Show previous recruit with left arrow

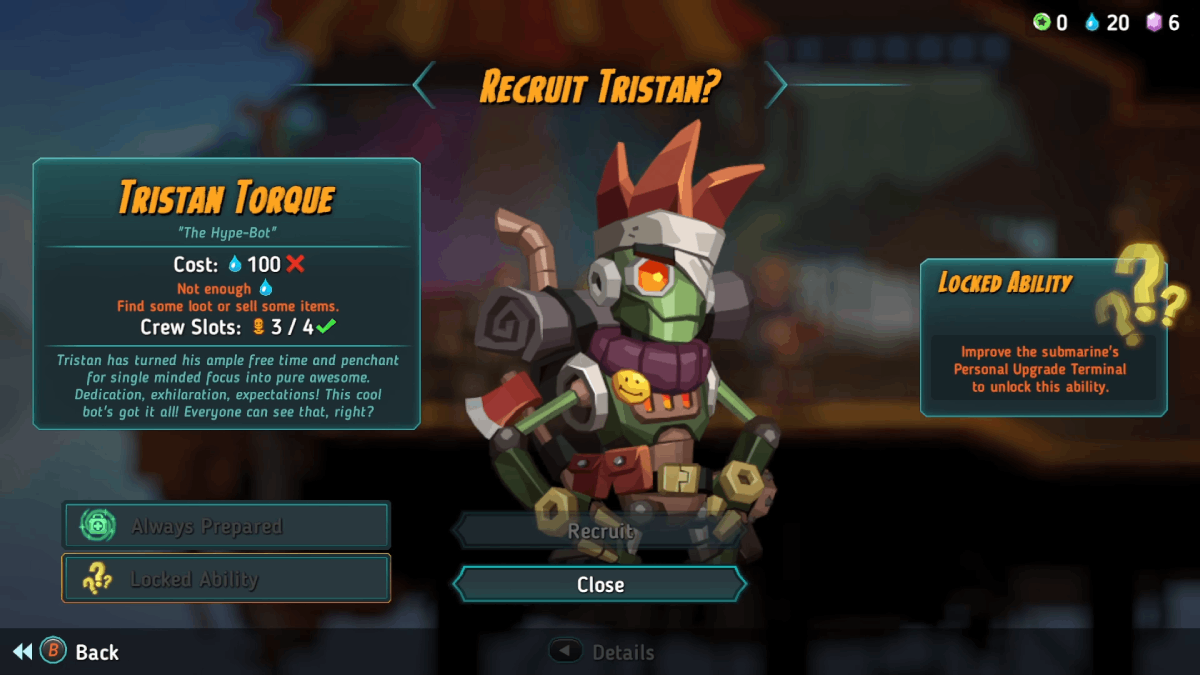[x=425, y=85]
